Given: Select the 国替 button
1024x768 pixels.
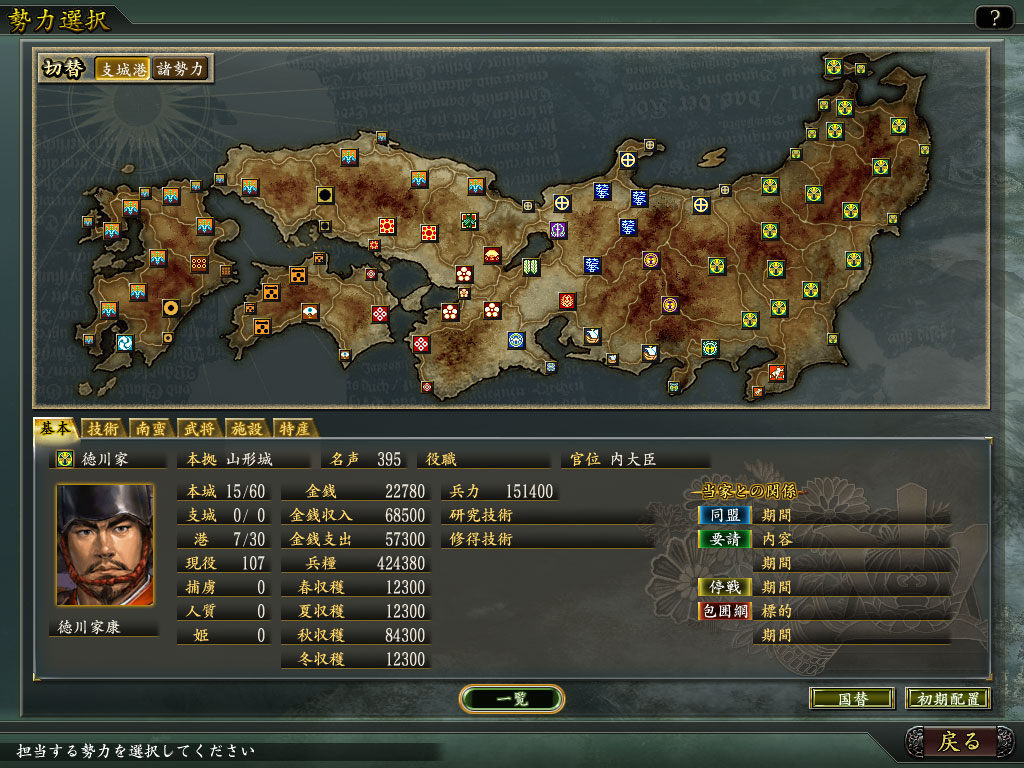Looking at the screenshot, I should 851,699.
